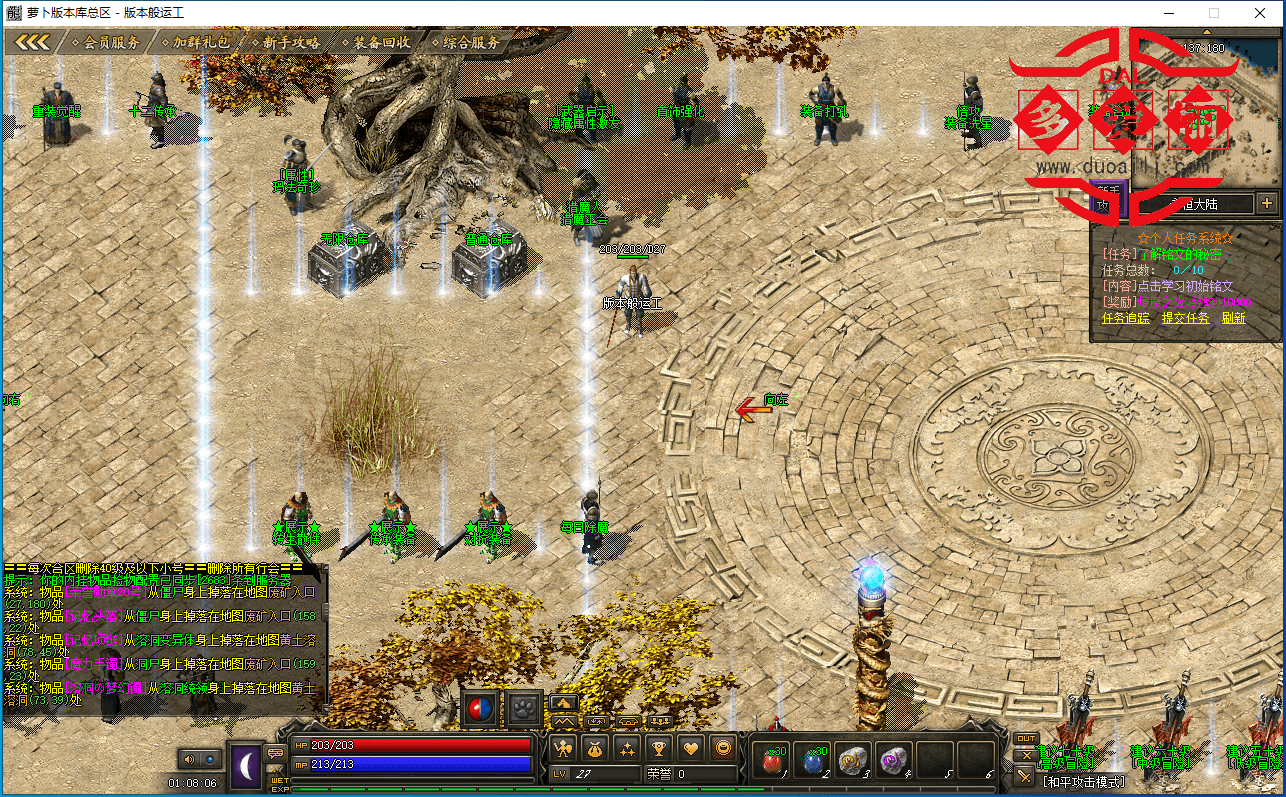Maximize the game window

coord(1214,13)
